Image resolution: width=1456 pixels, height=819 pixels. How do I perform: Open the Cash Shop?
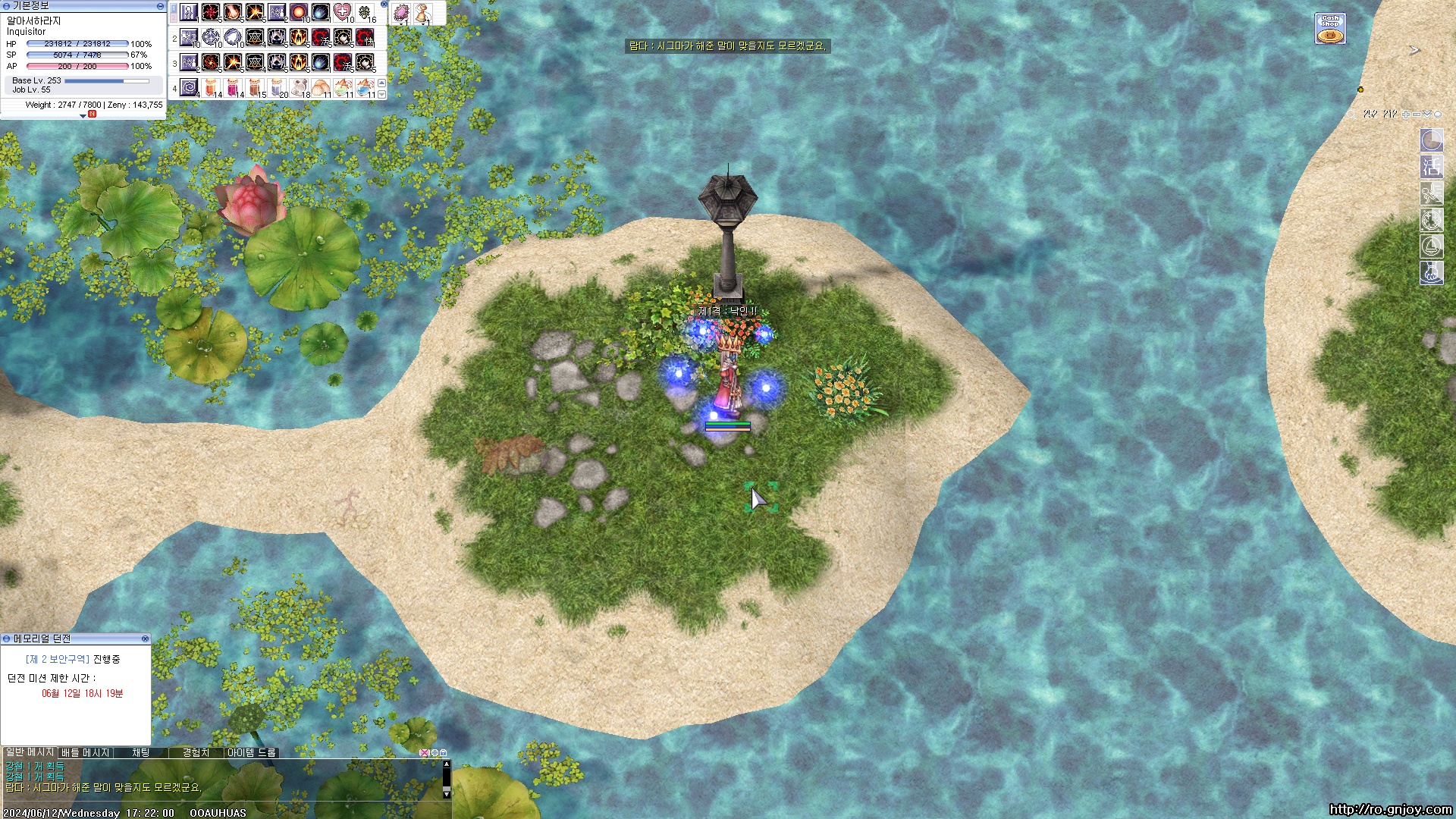[x=1330, y=29]
